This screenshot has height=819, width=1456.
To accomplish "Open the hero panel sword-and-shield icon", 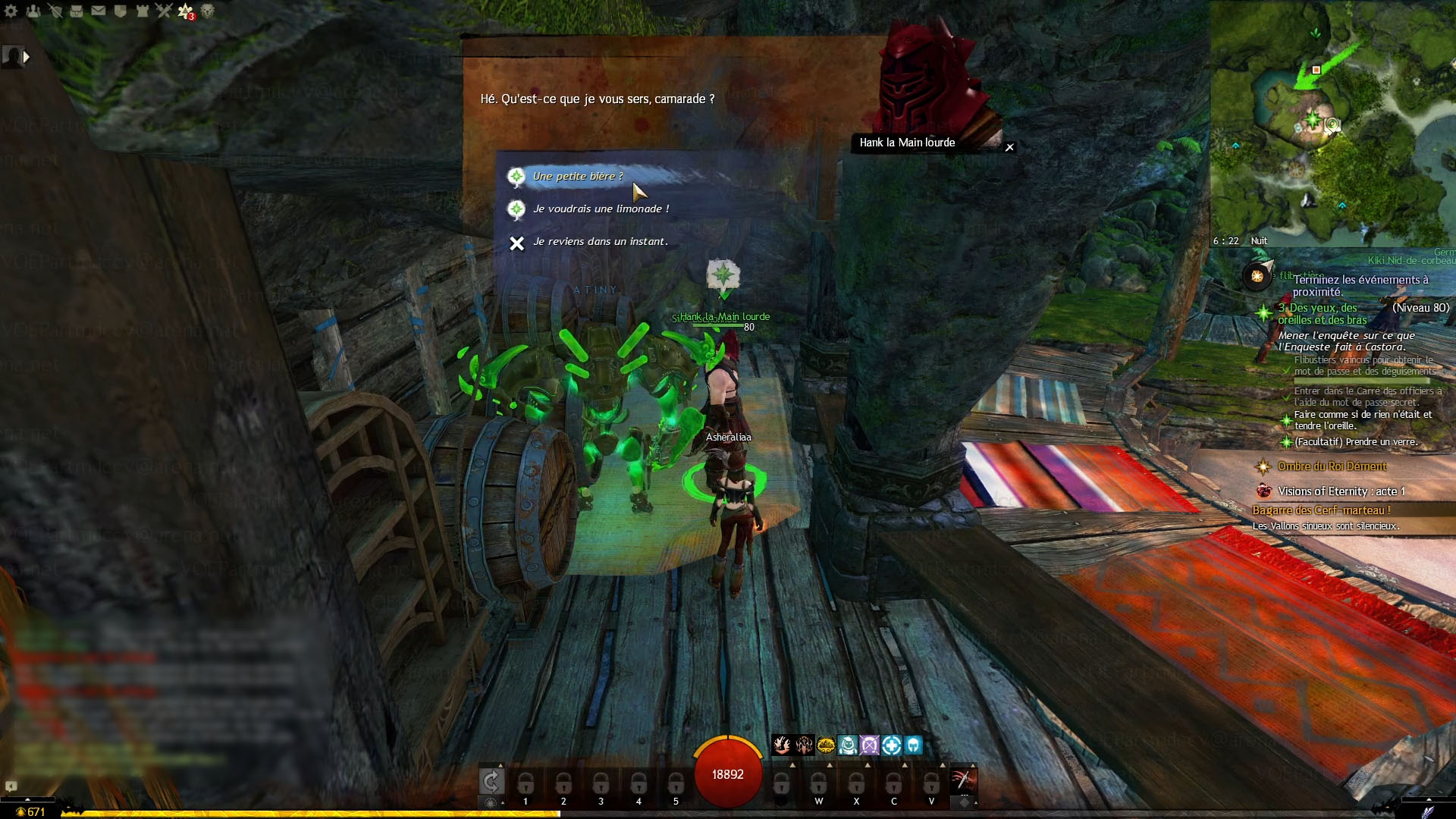I will pos(55,11).
